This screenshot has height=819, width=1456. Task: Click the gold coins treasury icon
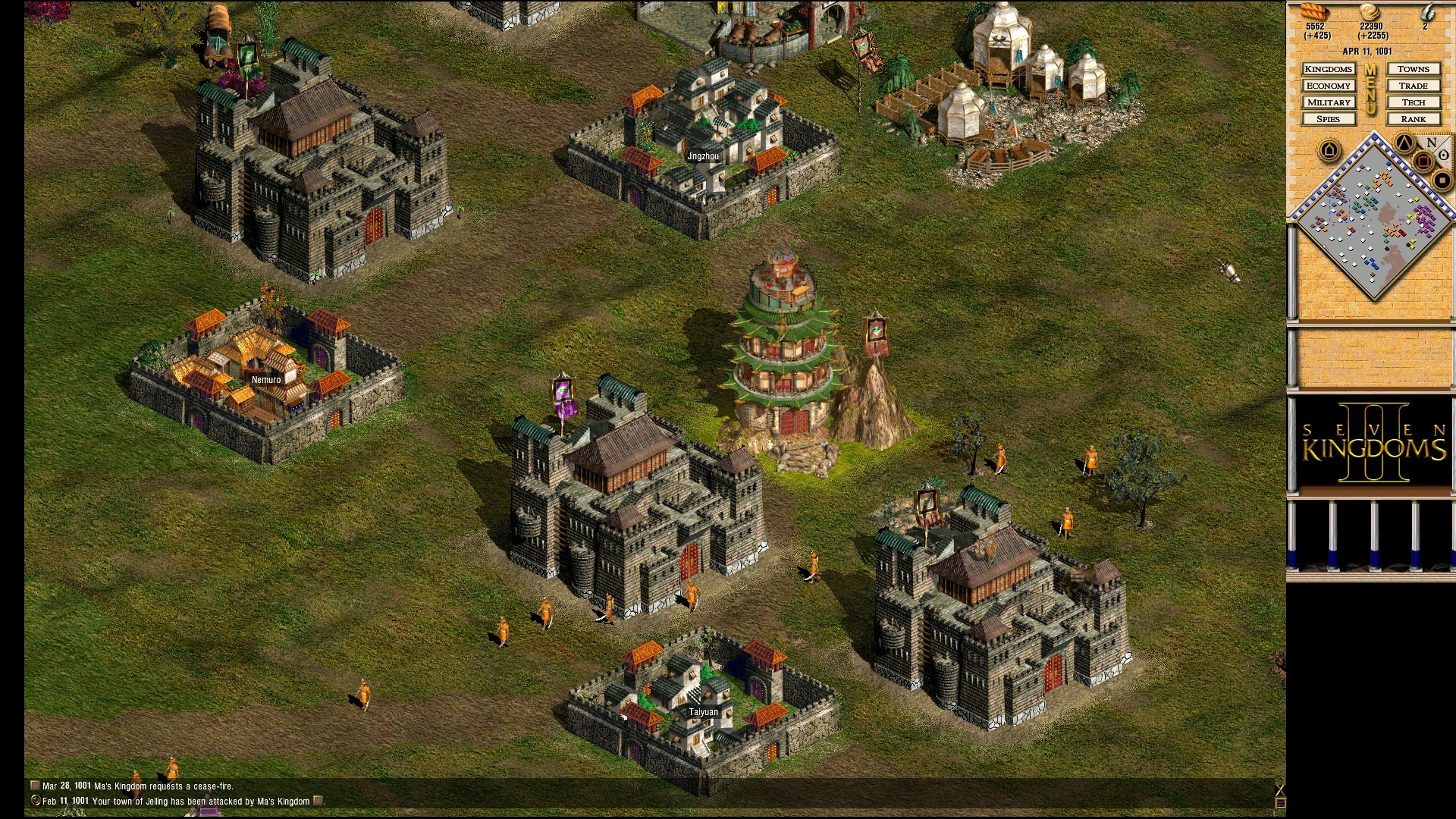1370,13
